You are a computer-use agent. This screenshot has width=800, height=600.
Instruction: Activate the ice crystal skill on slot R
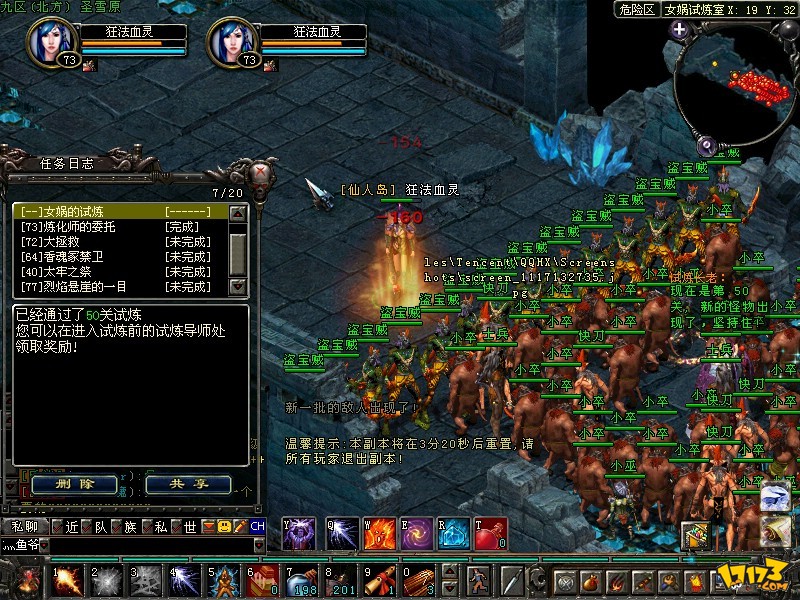pyautogui.click(x=454, y=534)
